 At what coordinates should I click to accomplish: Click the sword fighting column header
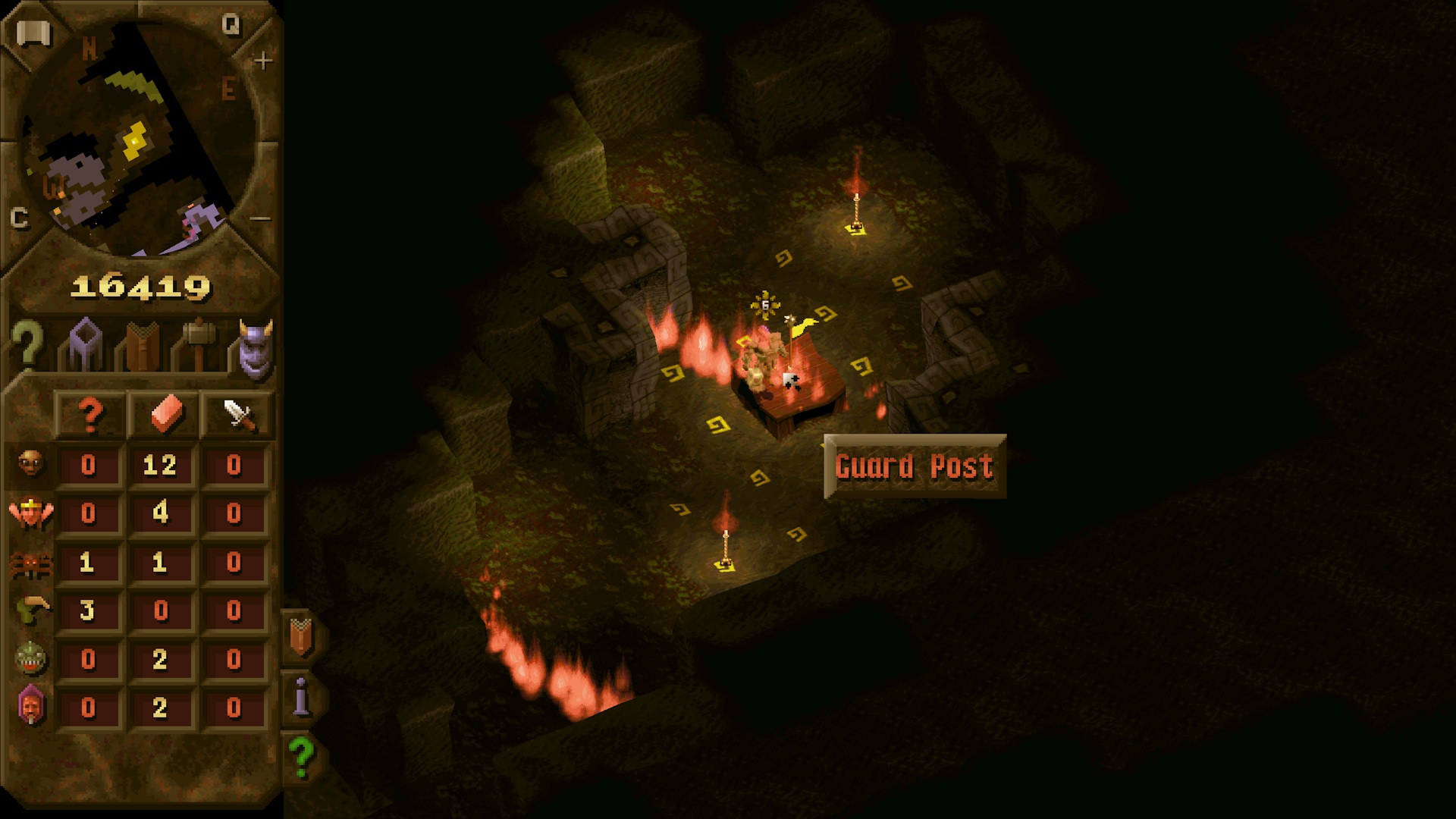click(237, 415)
